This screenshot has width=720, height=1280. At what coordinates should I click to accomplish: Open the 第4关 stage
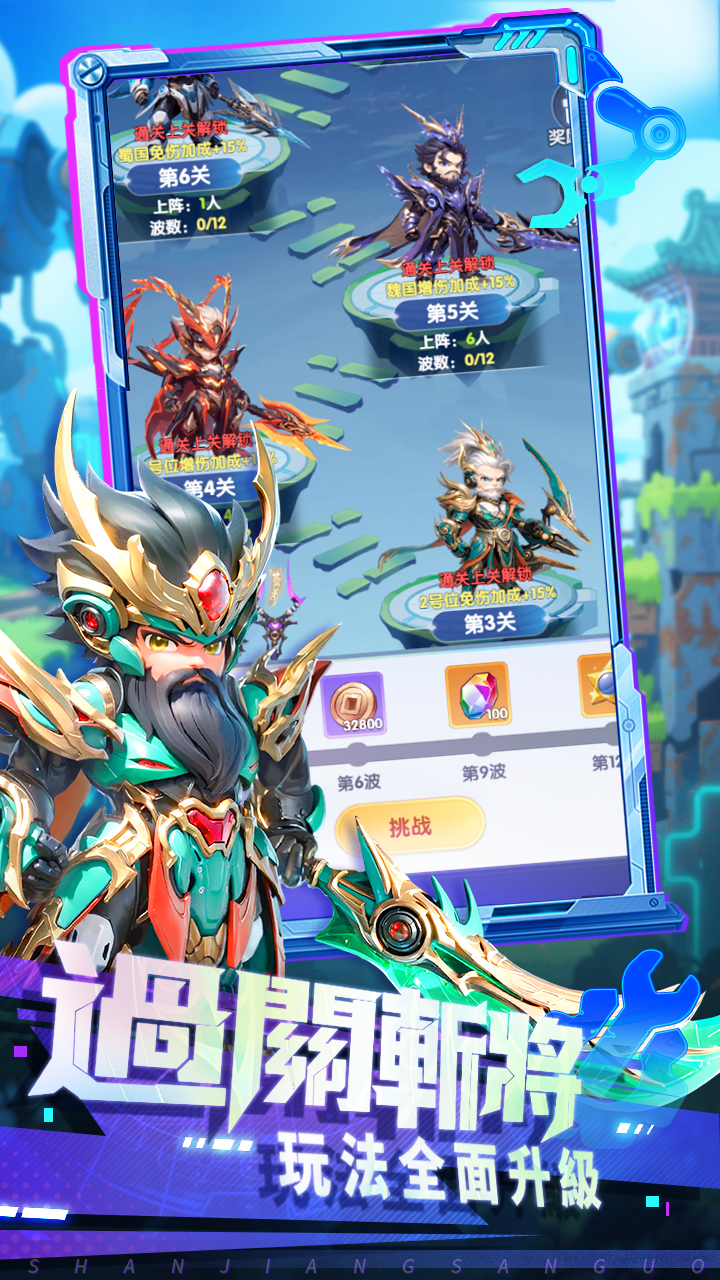pos(210,487)
